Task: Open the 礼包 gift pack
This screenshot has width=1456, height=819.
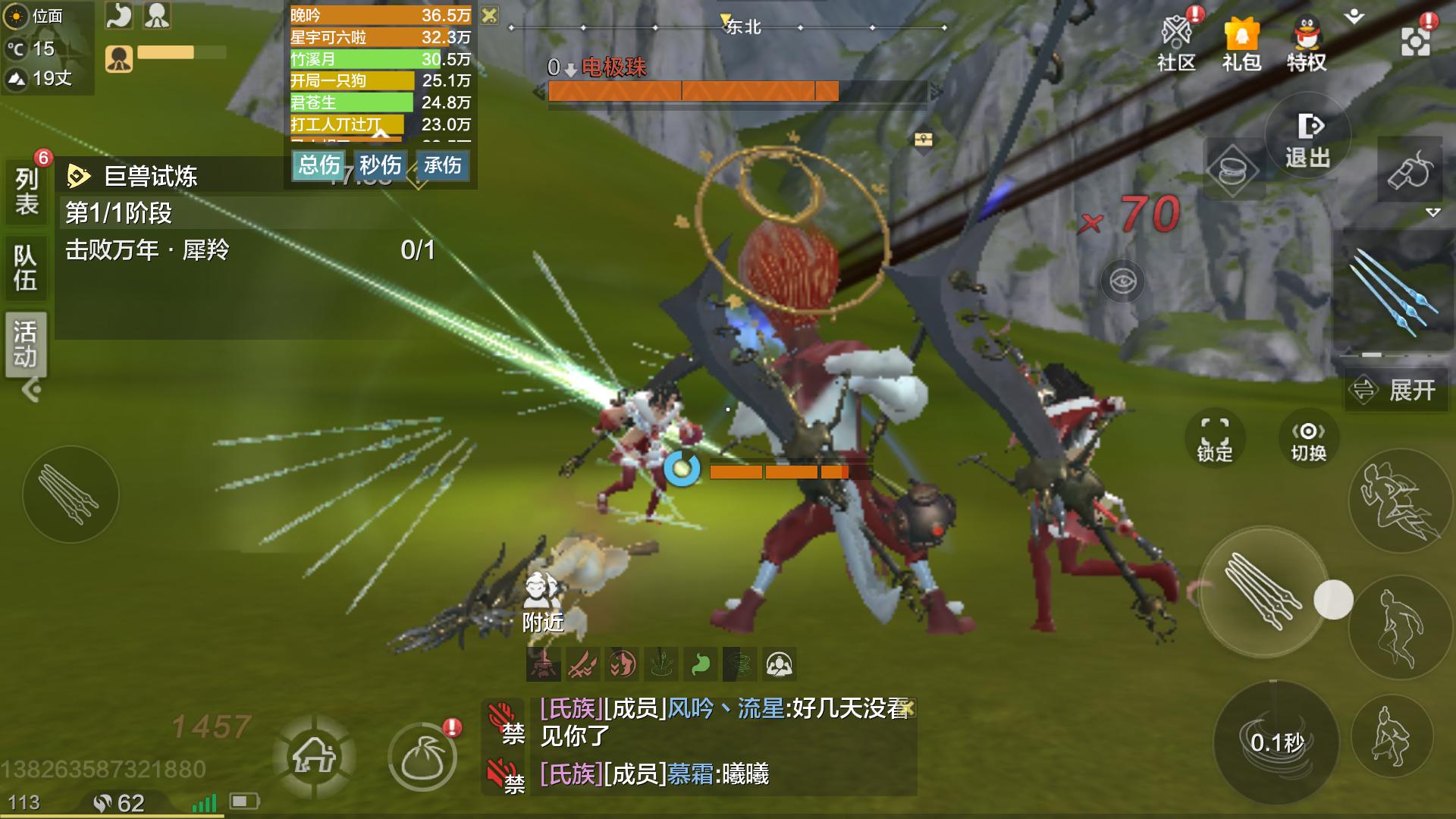Action: (1241, 44)
